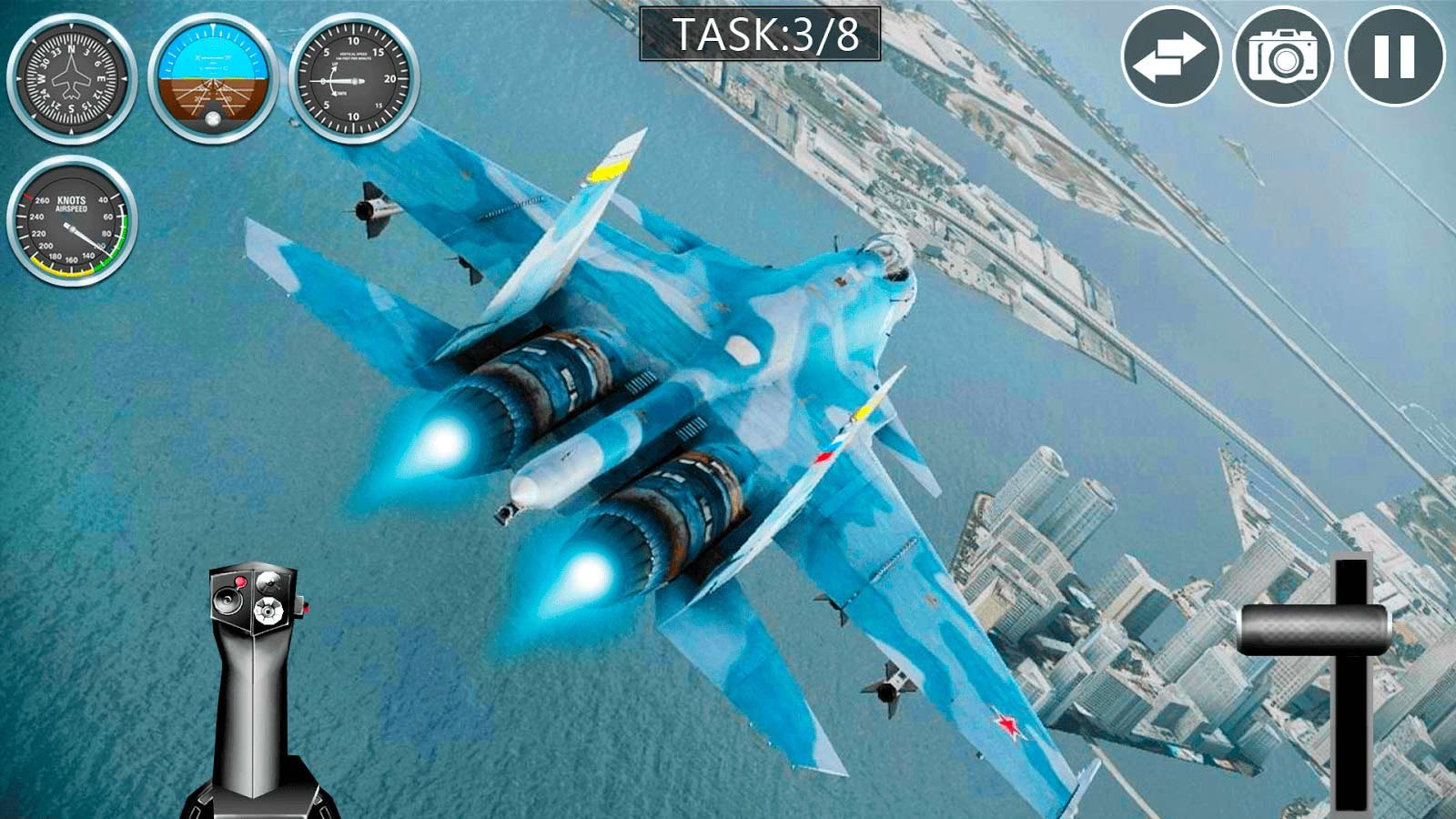
Task: Pause the game
Action: click(x=1394, y=56)
